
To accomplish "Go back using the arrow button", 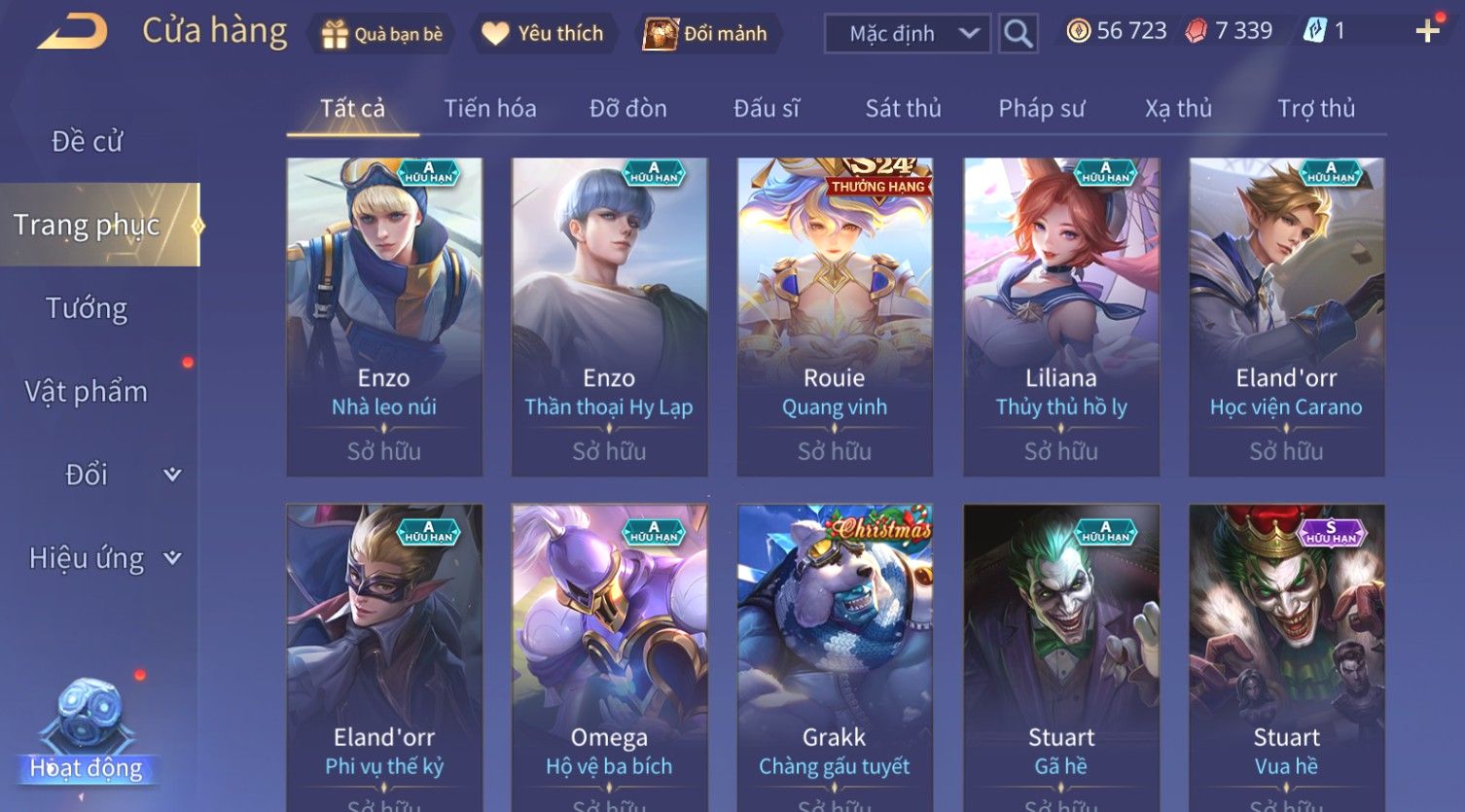I will 73,32.
